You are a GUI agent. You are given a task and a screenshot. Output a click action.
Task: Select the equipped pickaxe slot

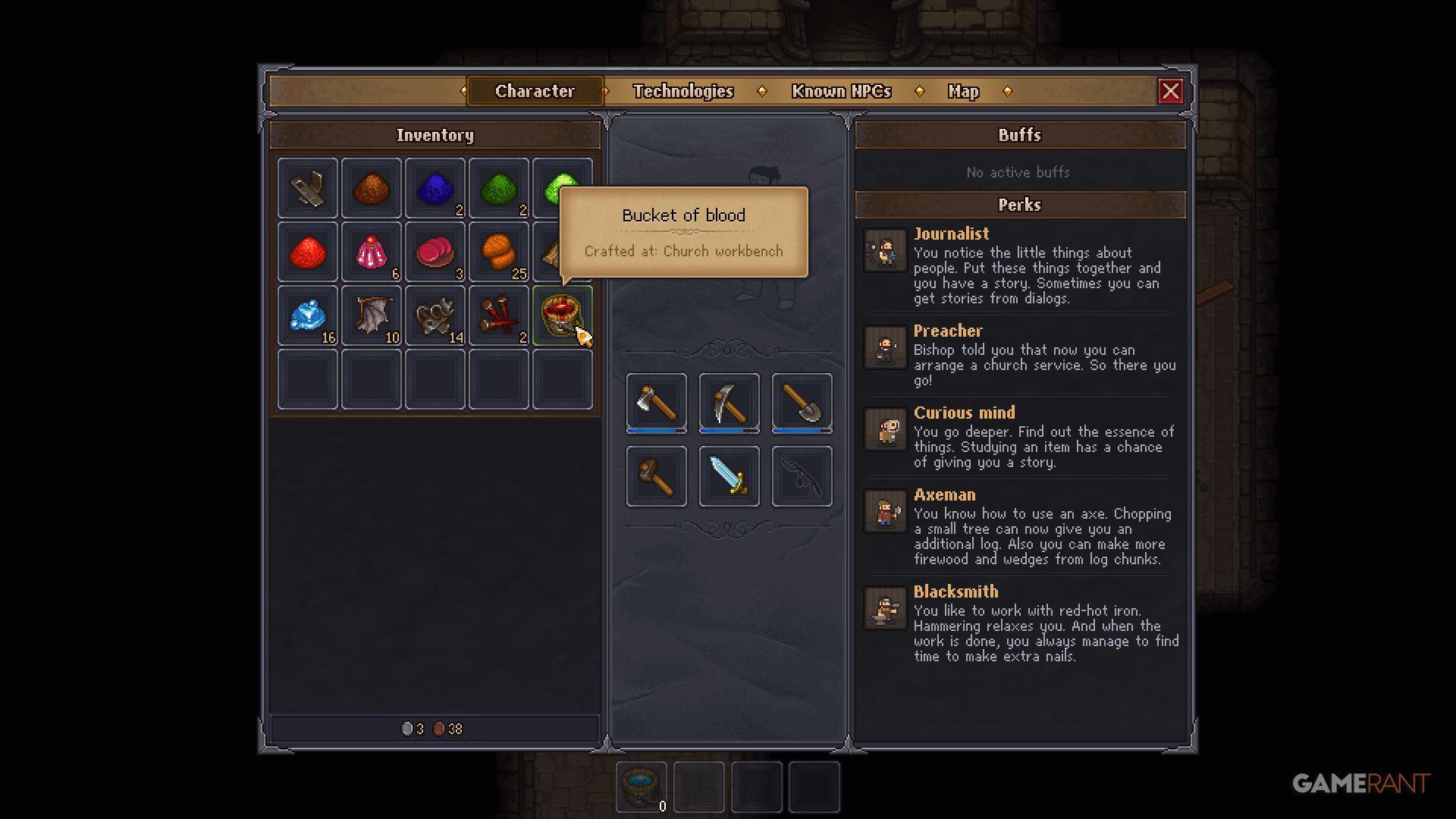coord(729,403)
